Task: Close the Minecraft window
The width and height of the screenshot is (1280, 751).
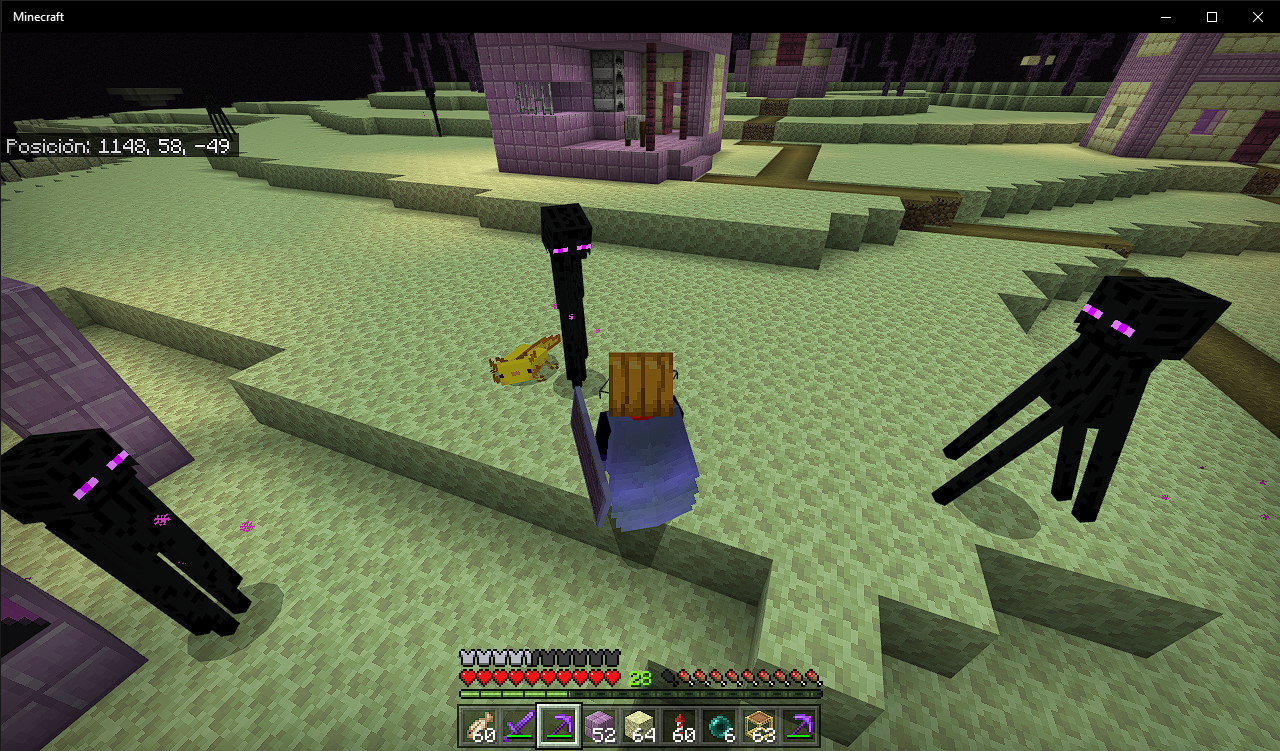Action: tap(1257, 17)
